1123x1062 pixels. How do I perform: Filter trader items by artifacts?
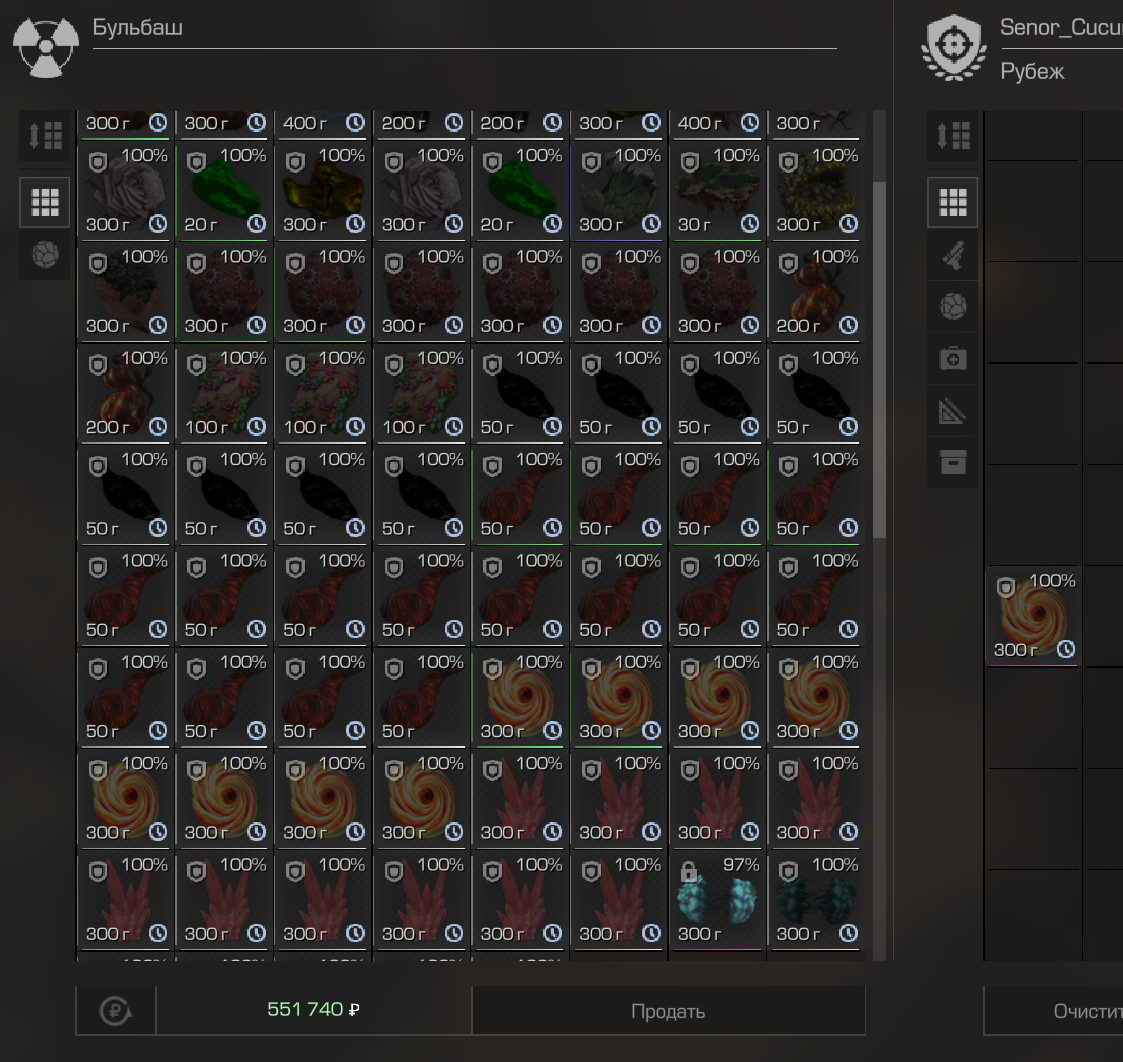click(45, 255)
